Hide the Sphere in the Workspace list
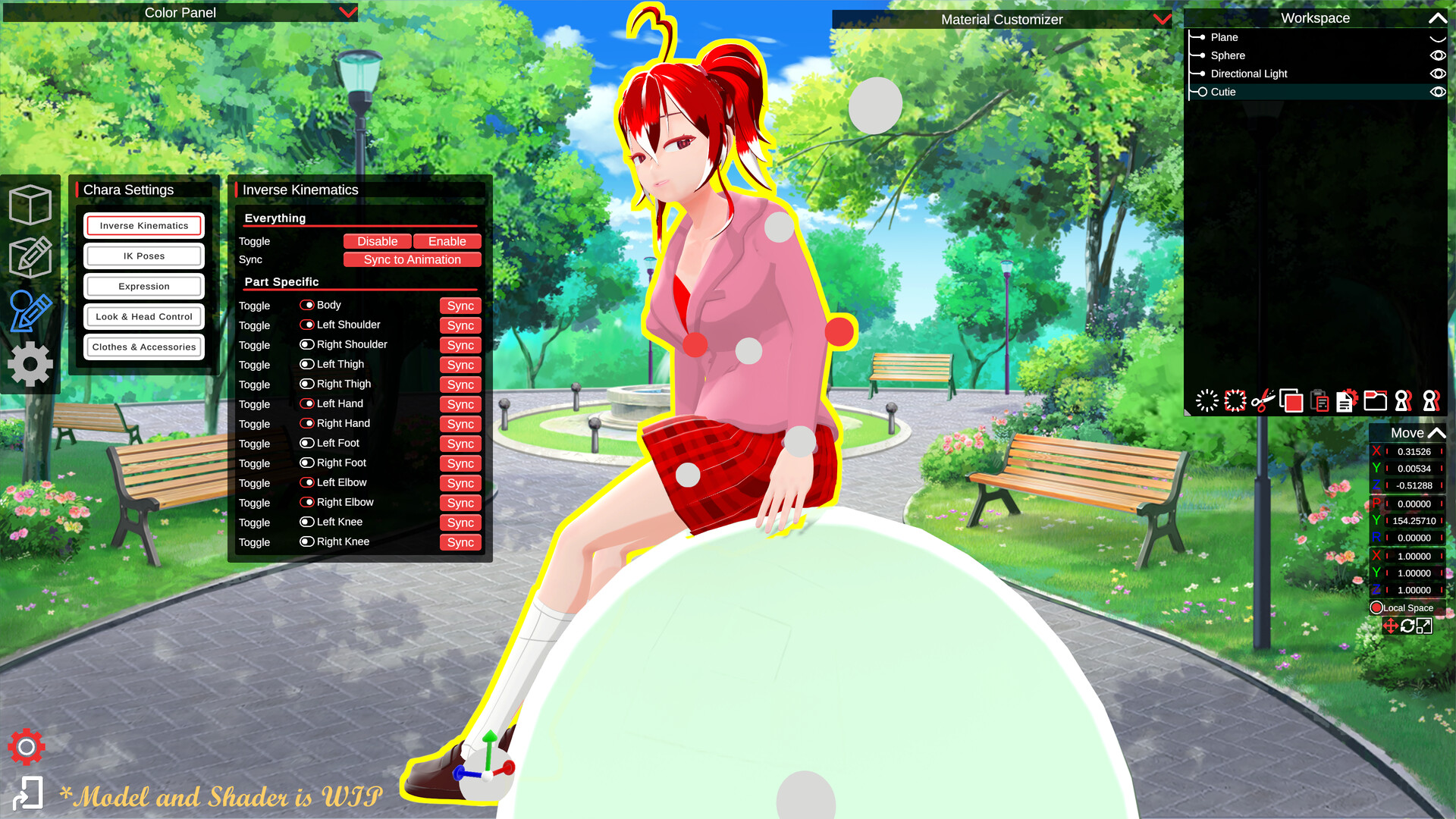Viewport: 1456px width, 819px height. 1439,55
